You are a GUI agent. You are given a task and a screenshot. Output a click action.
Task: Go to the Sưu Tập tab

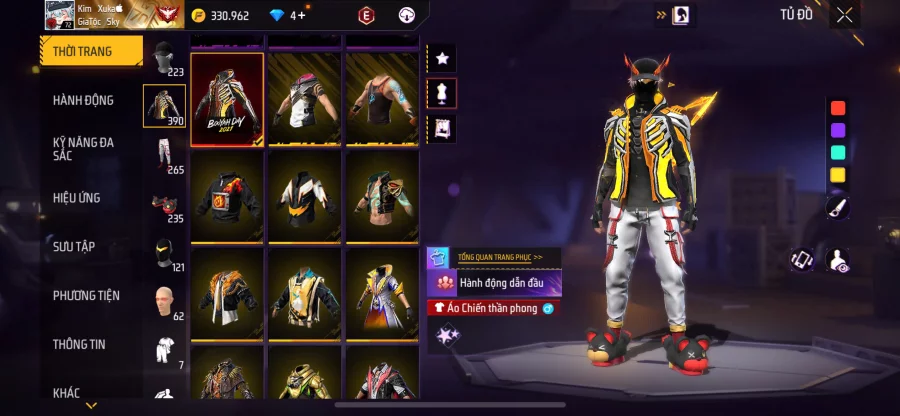[74, 246]
